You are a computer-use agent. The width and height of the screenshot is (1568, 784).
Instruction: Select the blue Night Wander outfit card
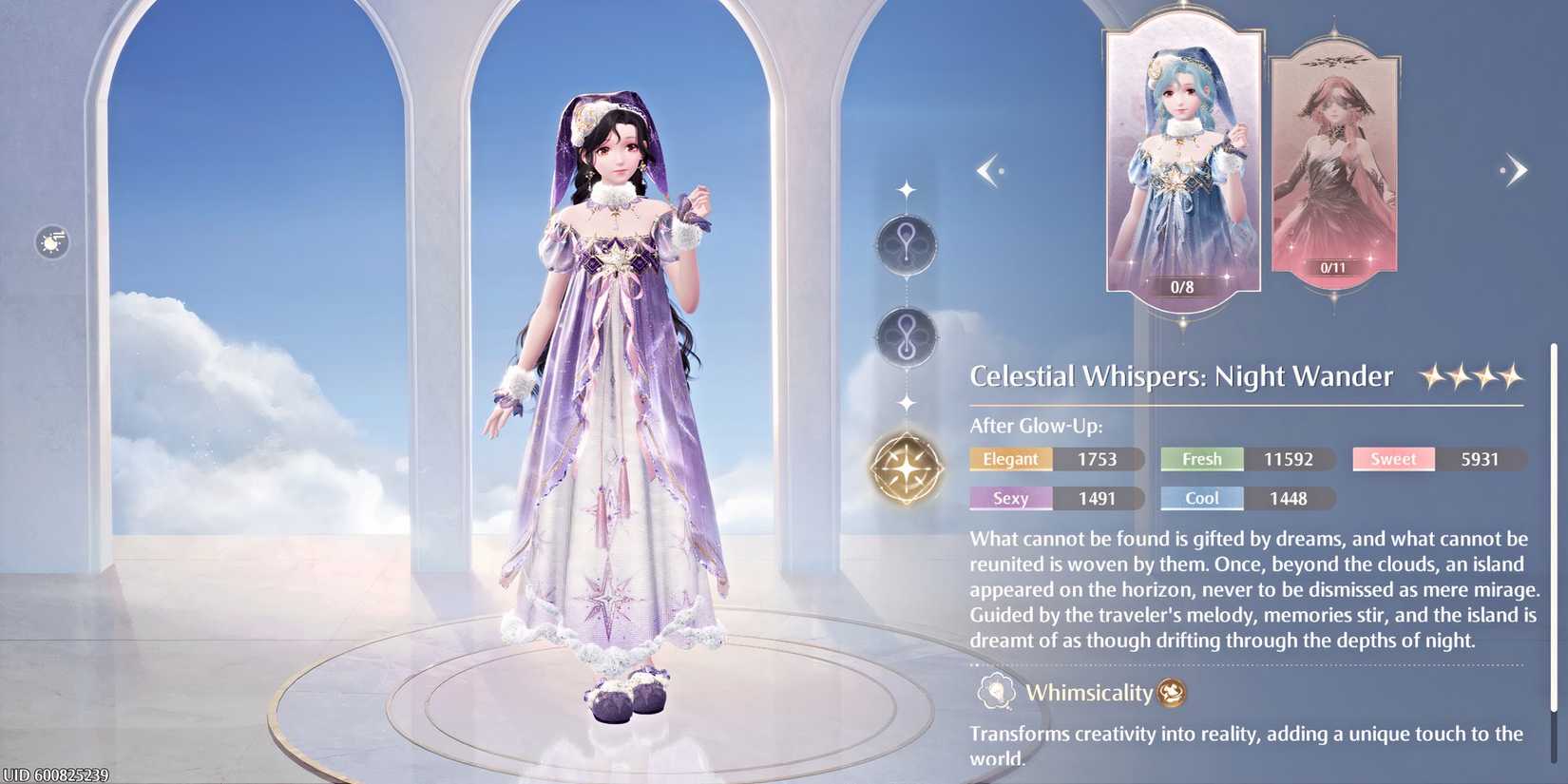coord(1182,157)
